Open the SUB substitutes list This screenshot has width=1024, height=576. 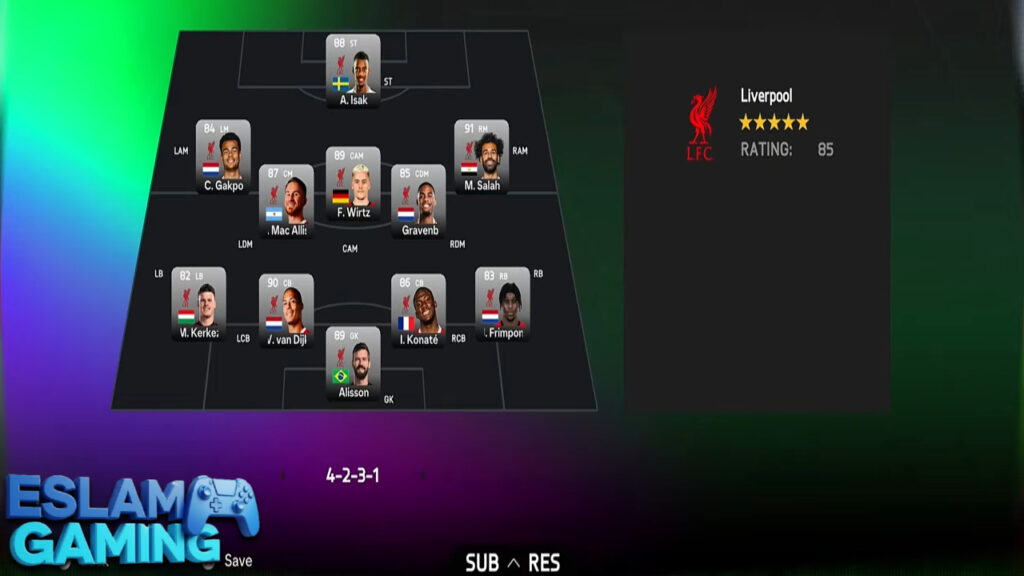(x=481, y=562)
